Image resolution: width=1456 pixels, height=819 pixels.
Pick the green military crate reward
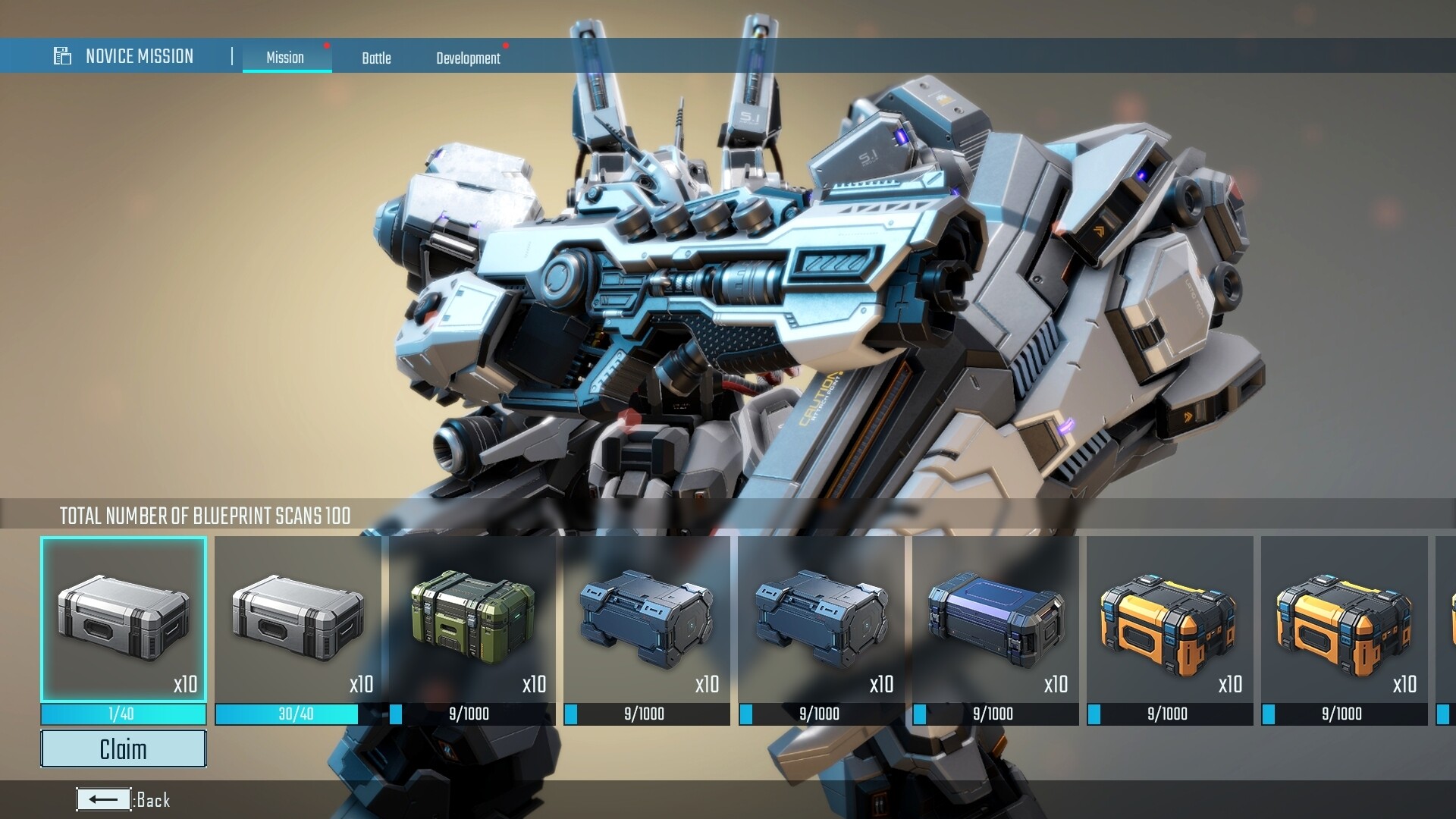[x=472, y=619]
